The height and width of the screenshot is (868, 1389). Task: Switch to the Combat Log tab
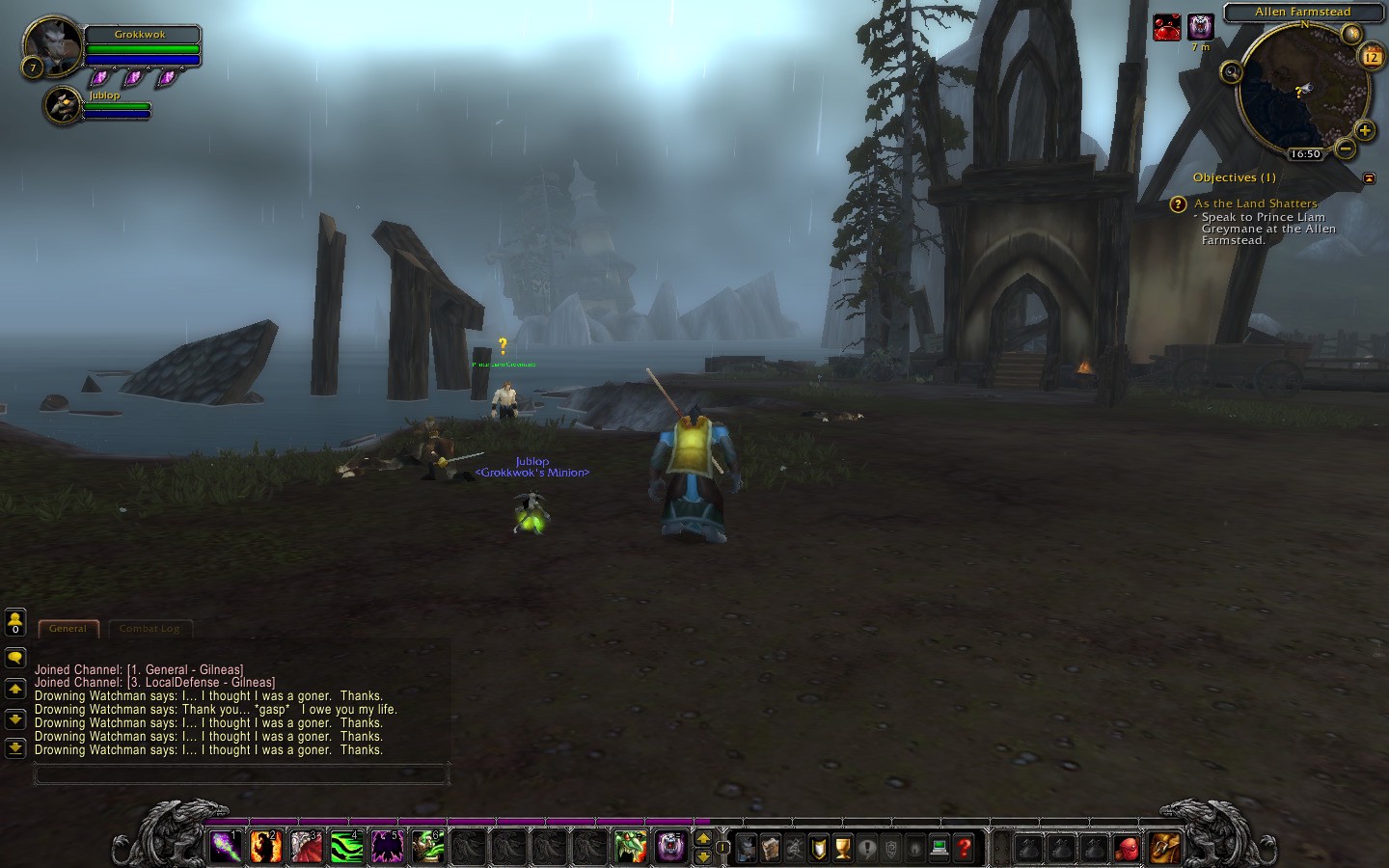pos(150,629)
